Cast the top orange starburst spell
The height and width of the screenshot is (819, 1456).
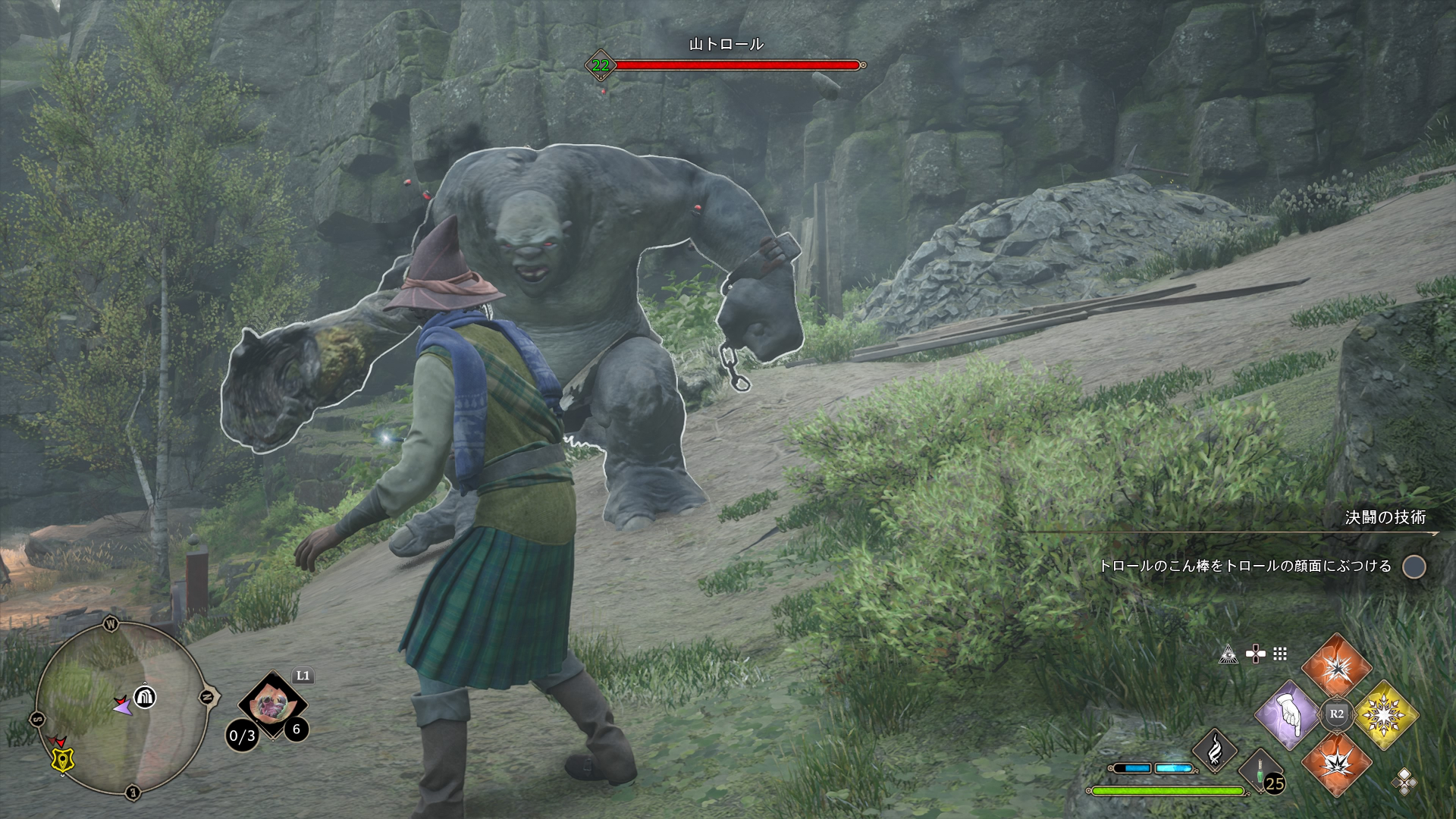[x=1336, y=667]
